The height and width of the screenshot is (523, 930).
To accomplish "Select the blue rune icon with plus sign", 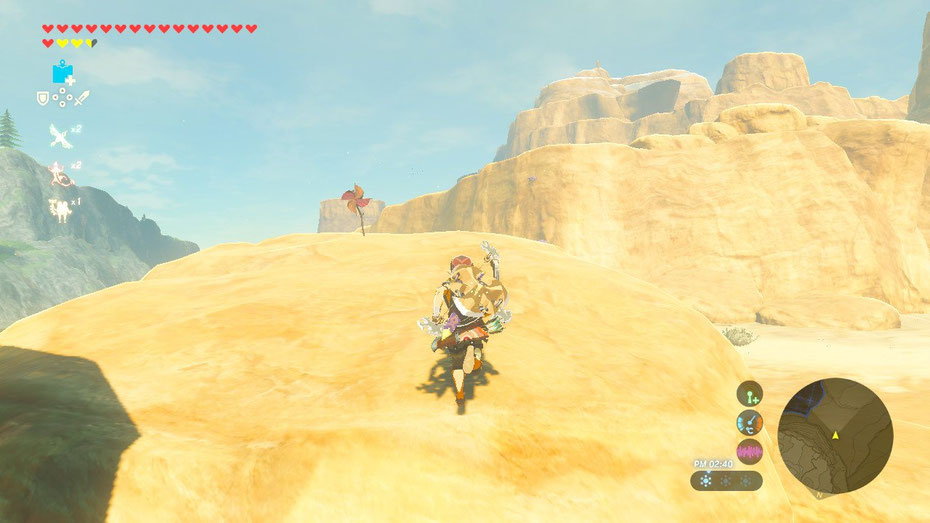I will 64,73.
